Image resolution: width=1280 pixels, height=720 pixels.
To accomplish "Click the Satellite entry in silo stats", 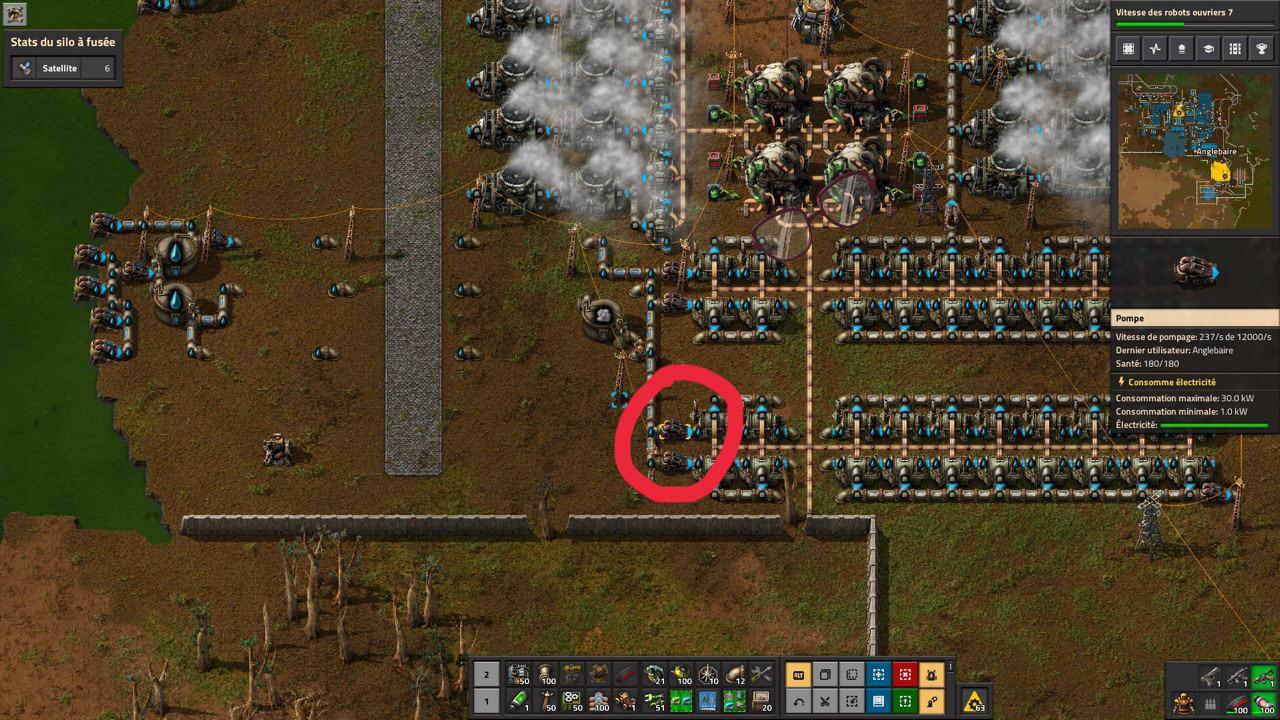I will [60, 69].
